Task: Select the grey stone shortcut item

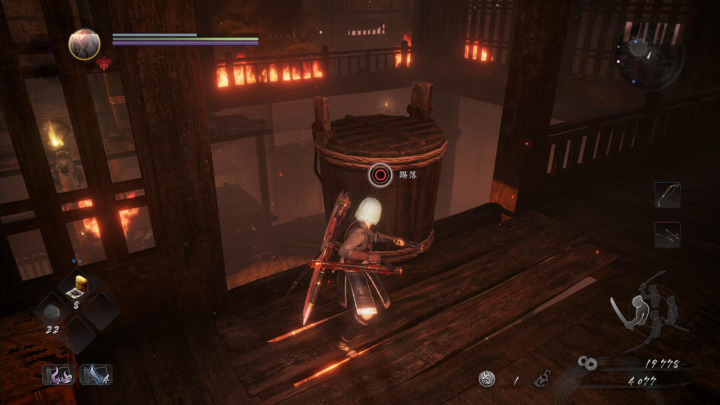Action: point(50,312)
